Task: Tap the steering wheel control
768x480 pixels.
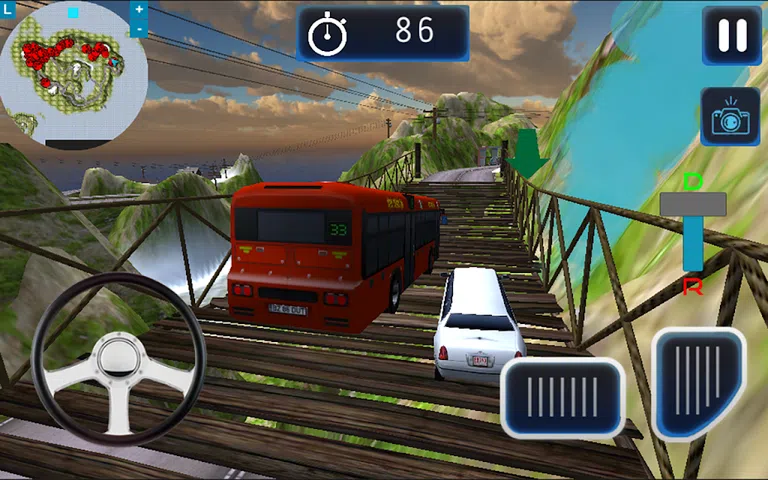Action: (118, 358)
